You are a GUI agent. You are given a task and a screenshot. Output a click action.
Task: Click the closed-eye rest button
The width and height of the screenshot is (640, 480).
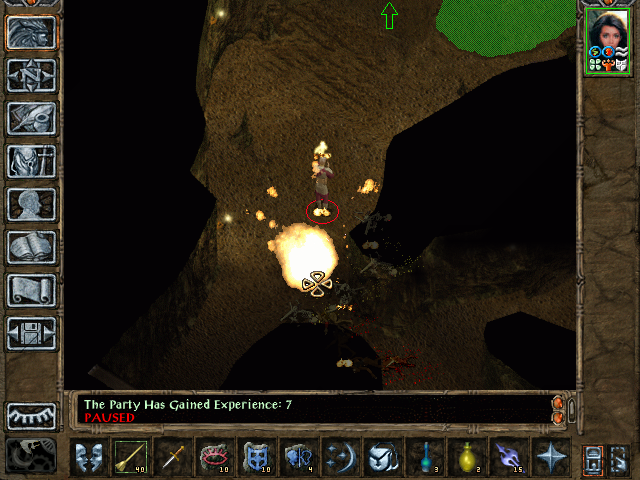click(x=31, y=416)
